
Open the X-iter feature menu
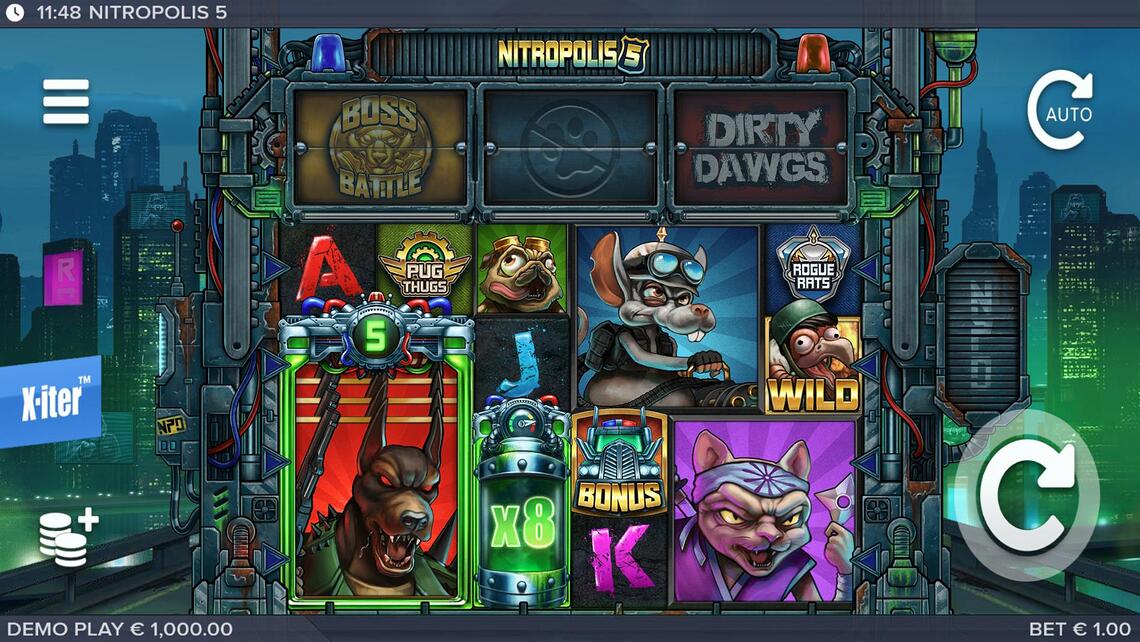[50, 400]
